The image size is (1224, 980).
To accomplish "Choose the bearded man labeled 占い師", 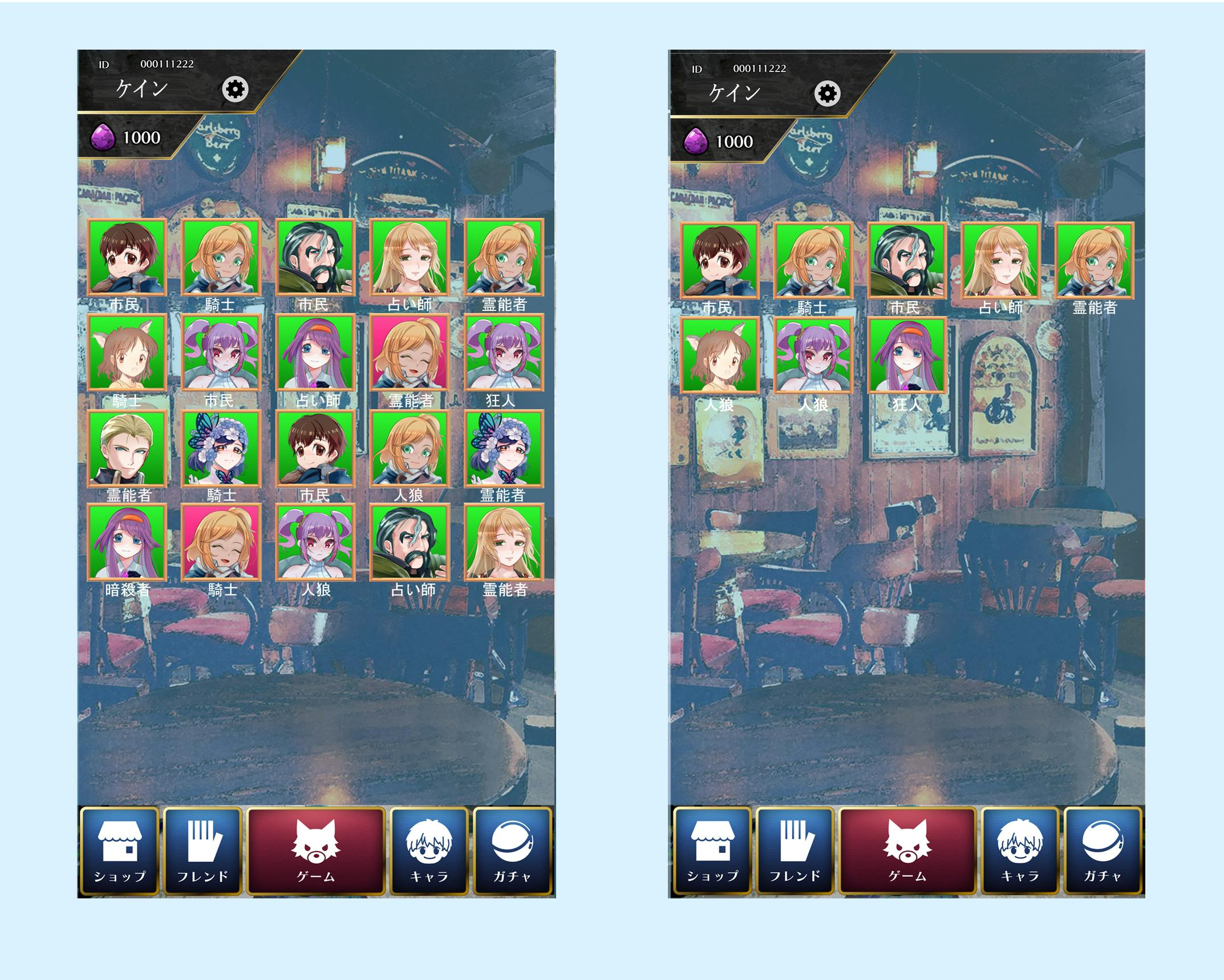I will coord(410,542).
